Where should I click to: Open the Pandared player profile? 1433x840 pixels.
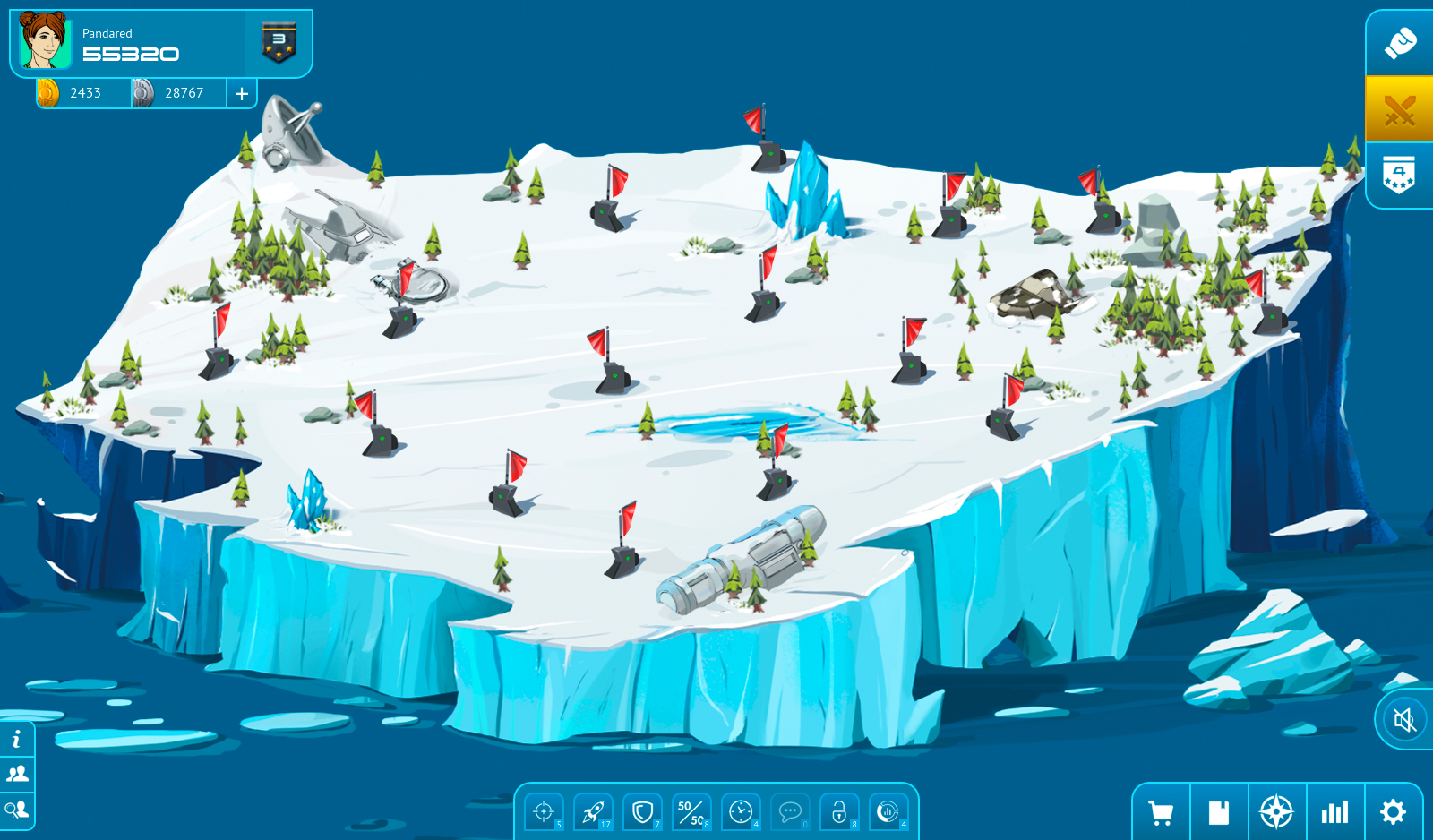click(x=46, y=41)
